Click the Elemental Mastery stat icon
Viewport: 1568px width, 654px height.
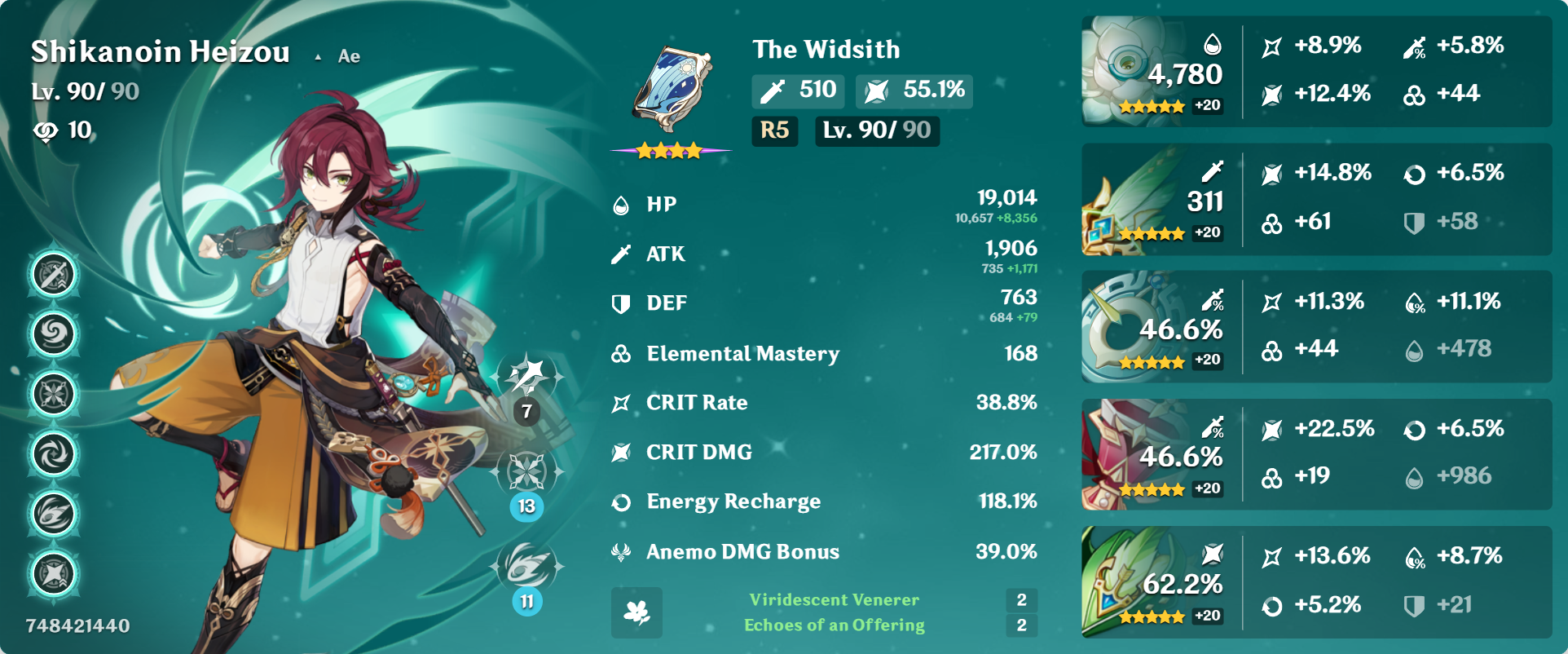tap(622, 354)
